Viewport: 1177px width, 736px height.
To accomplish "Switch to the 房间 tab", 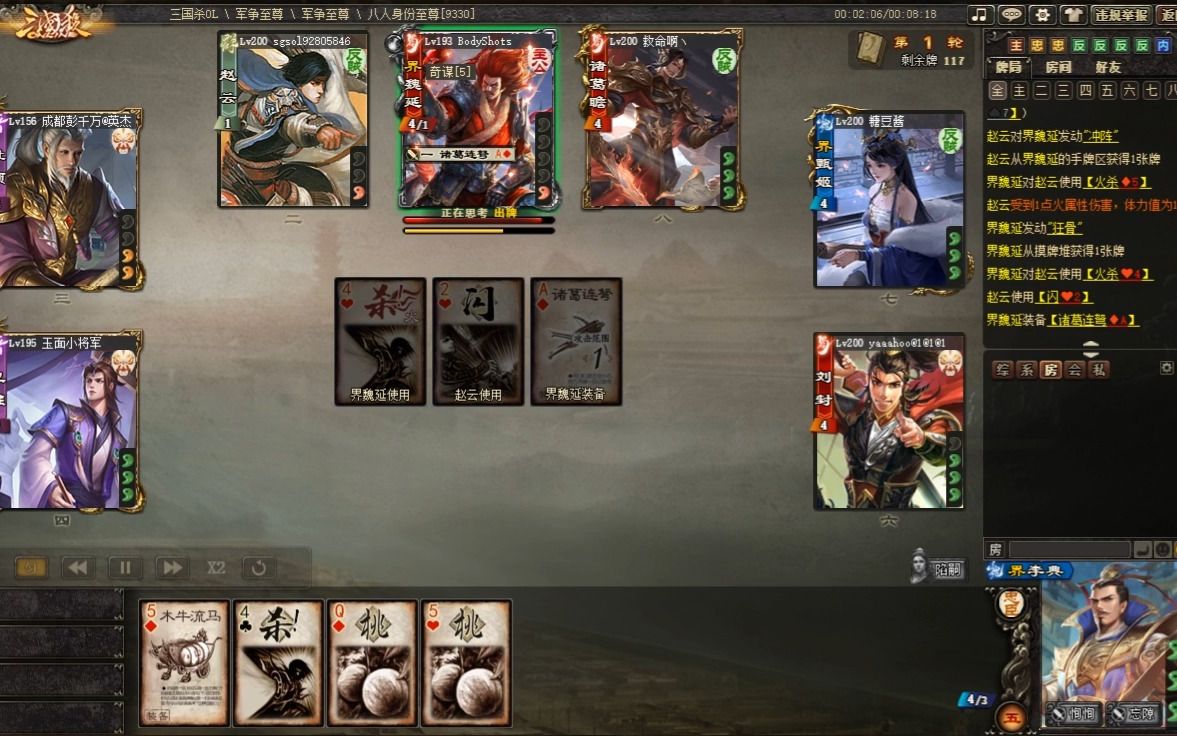I will coord(1058,67).
